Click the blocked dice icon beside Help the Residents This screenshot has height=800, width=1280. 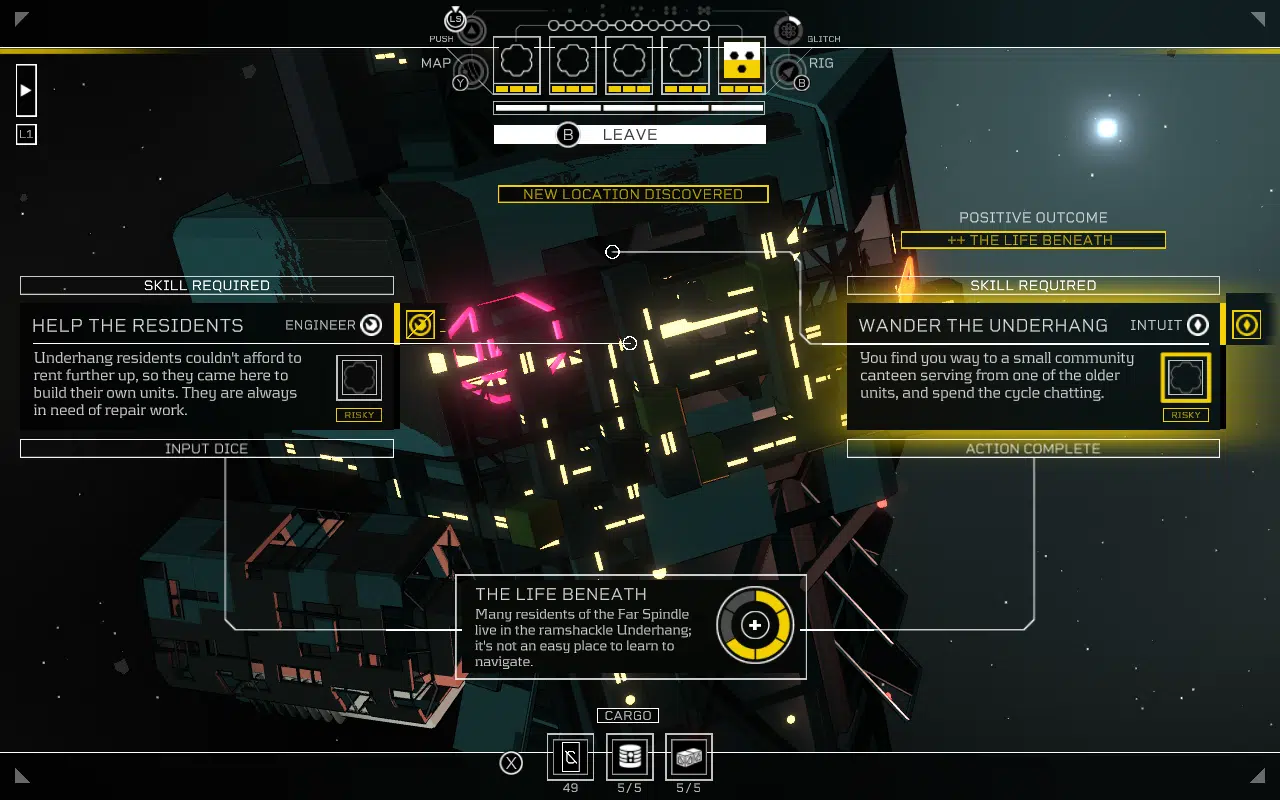[420, 324]
